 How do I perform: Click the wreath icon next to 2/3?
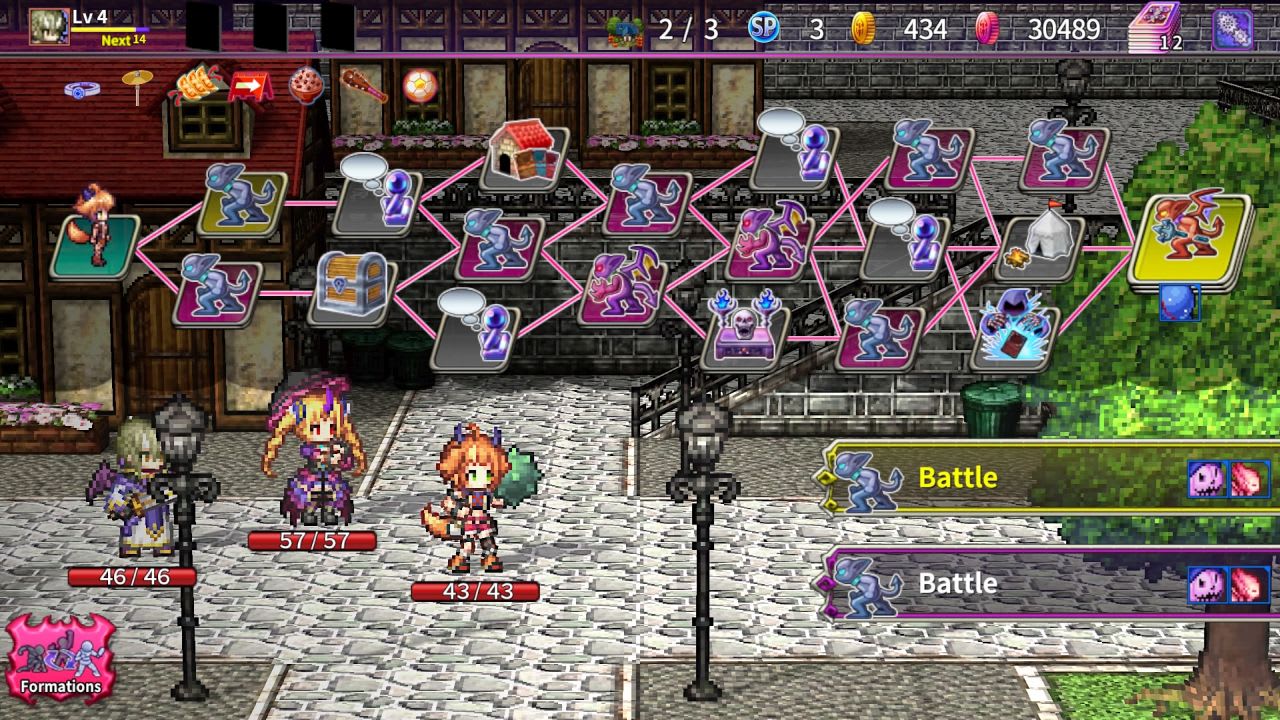(623, 29)
